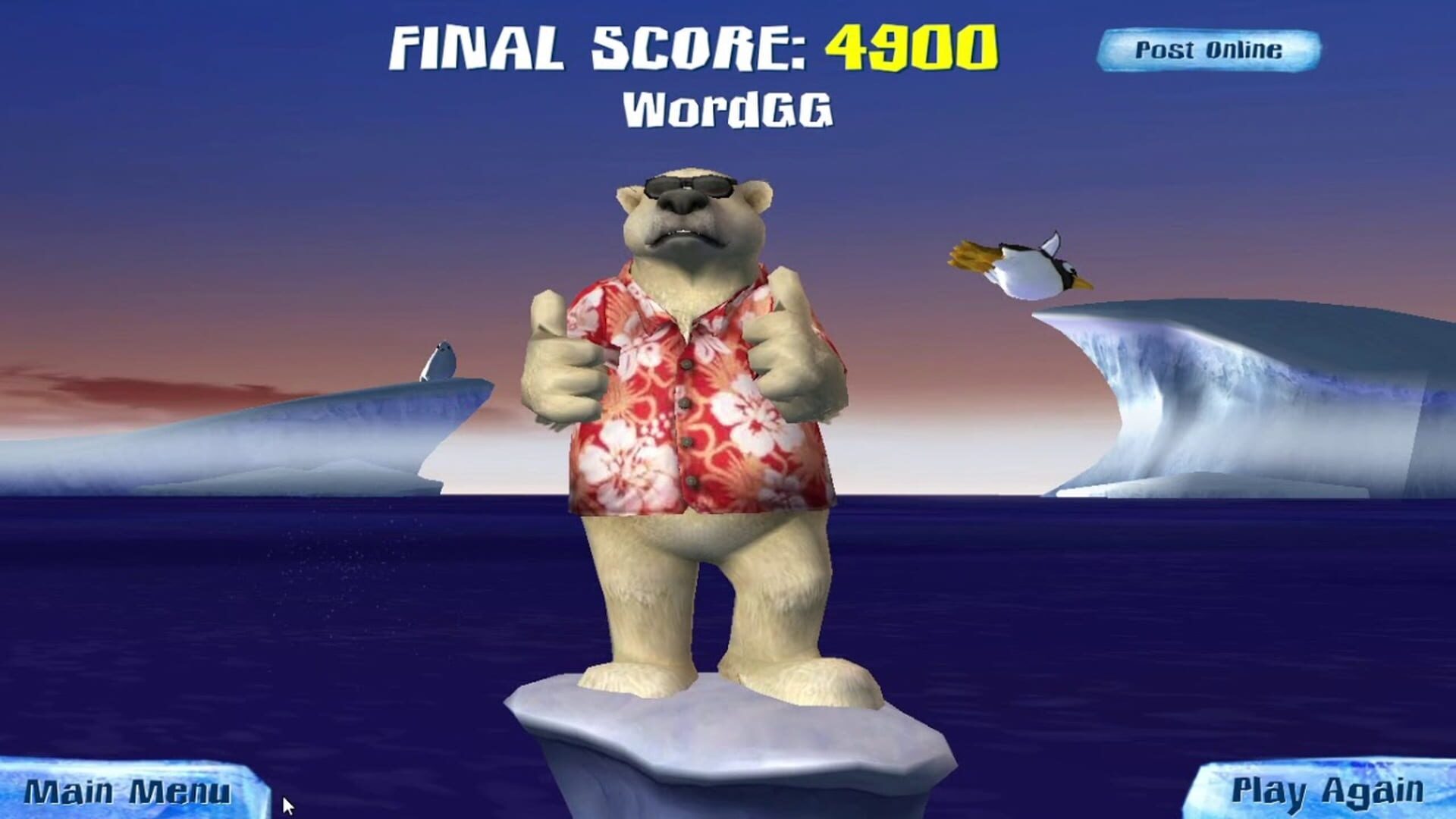Click the large iceberg wave on the right
1456x819 pixels.
click(1228, 394)
